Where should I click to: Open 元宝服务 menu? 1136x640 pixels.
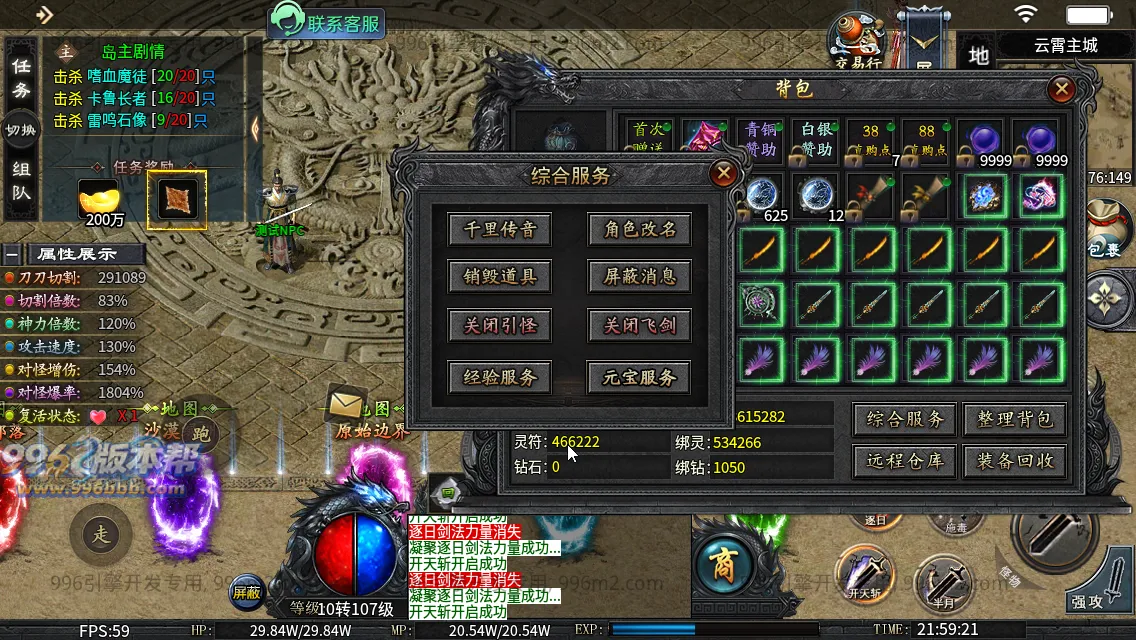[639, 377]
